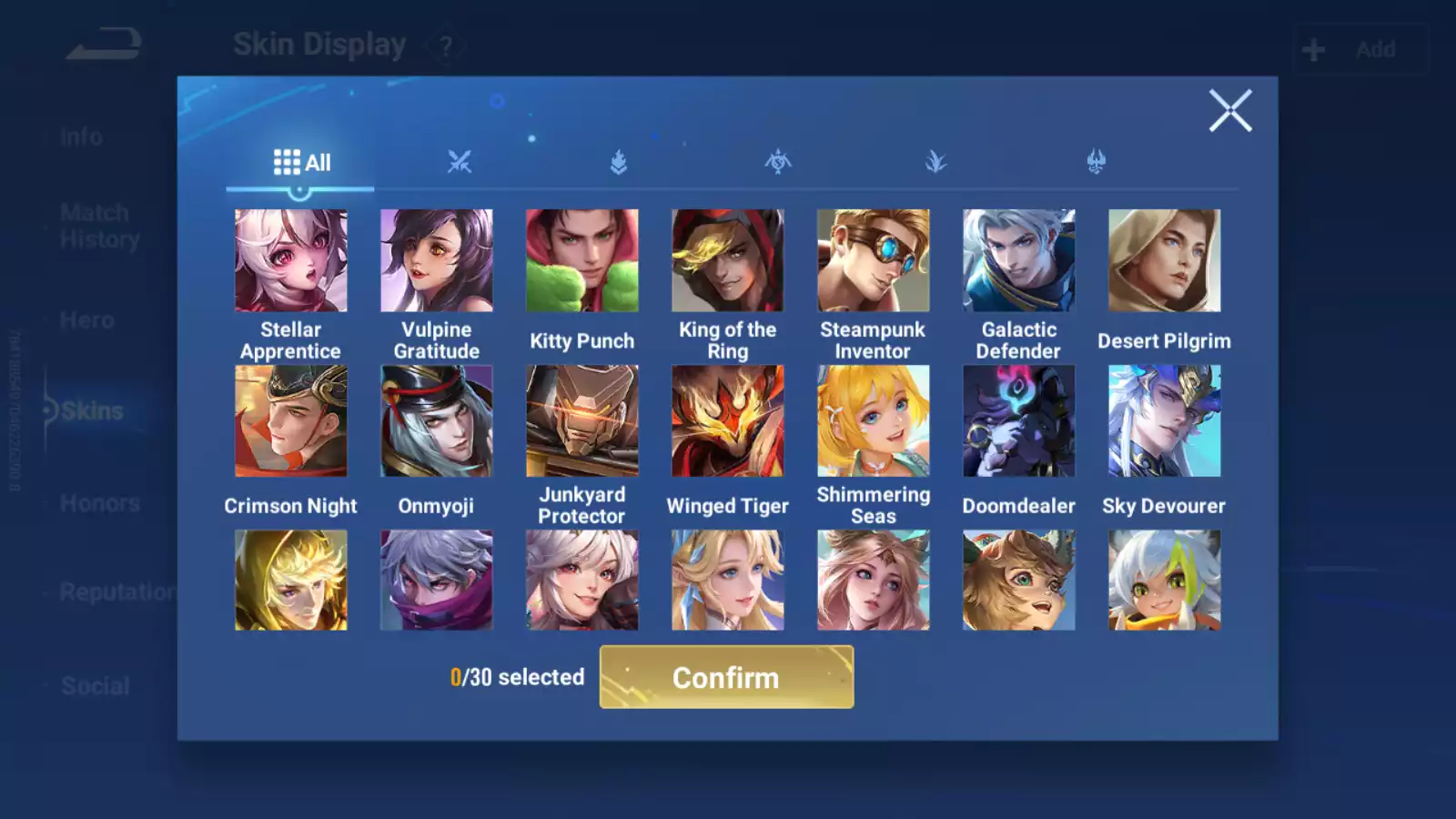
Task: Confirm the skin selection
Action: pos(726,677)
